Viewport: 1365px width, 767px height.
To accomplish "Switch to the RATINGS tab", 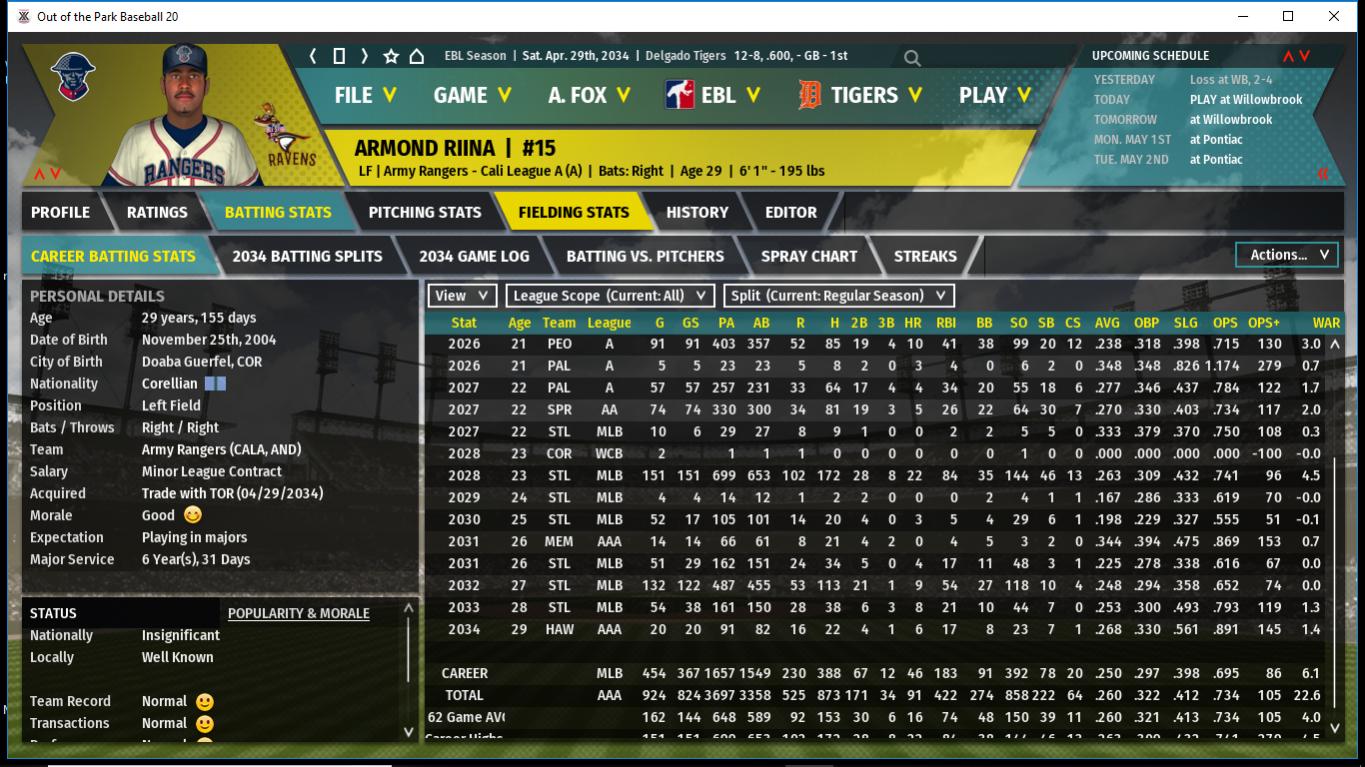I will 157,212.
